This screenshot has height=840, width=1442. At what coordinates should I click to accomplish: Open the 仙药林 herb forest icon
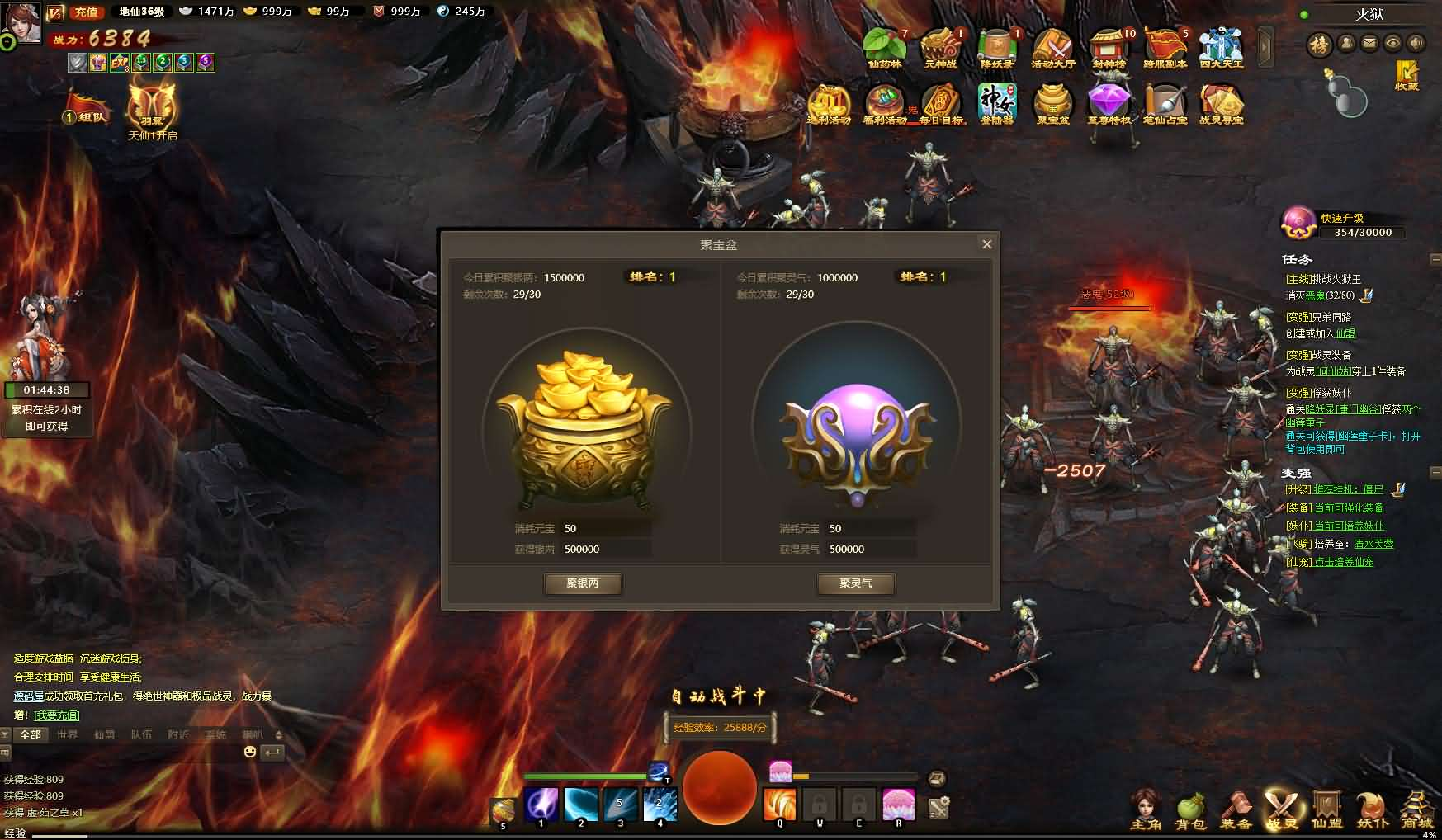coord(885,48)
